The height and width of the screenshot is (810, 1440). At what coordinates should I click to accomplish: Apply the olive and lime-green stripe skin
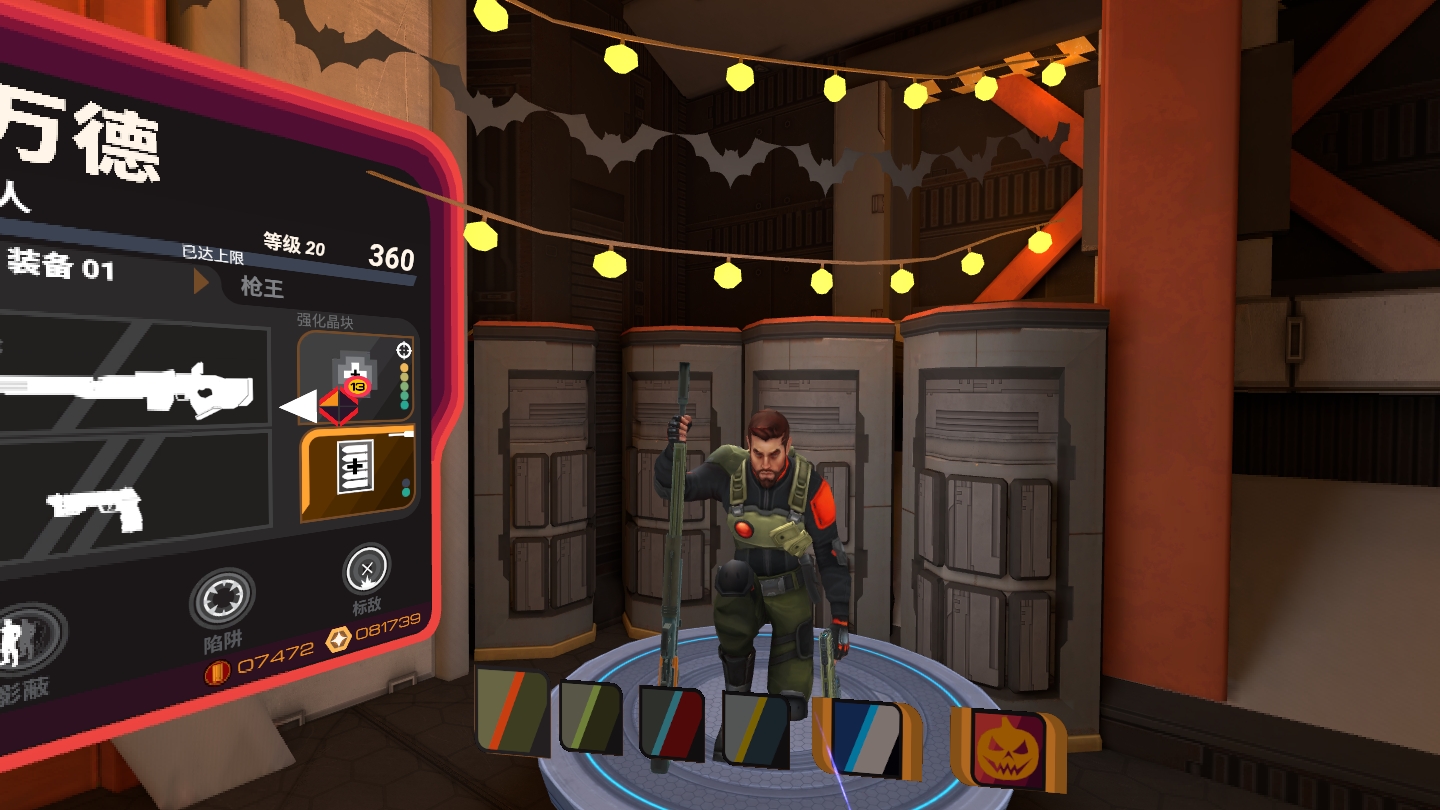590,716
